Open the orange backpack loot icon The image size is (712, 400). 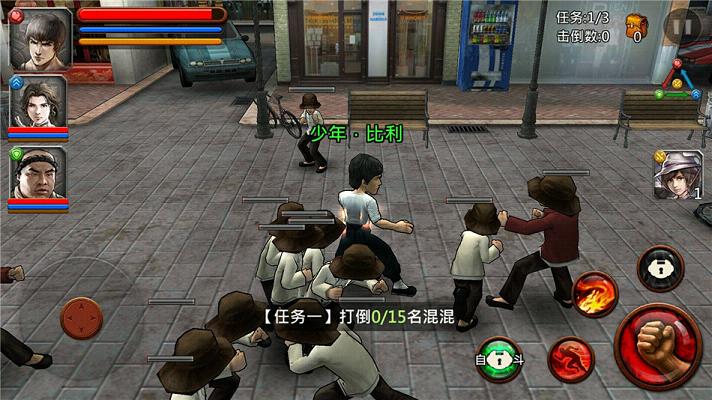point(635,25)
